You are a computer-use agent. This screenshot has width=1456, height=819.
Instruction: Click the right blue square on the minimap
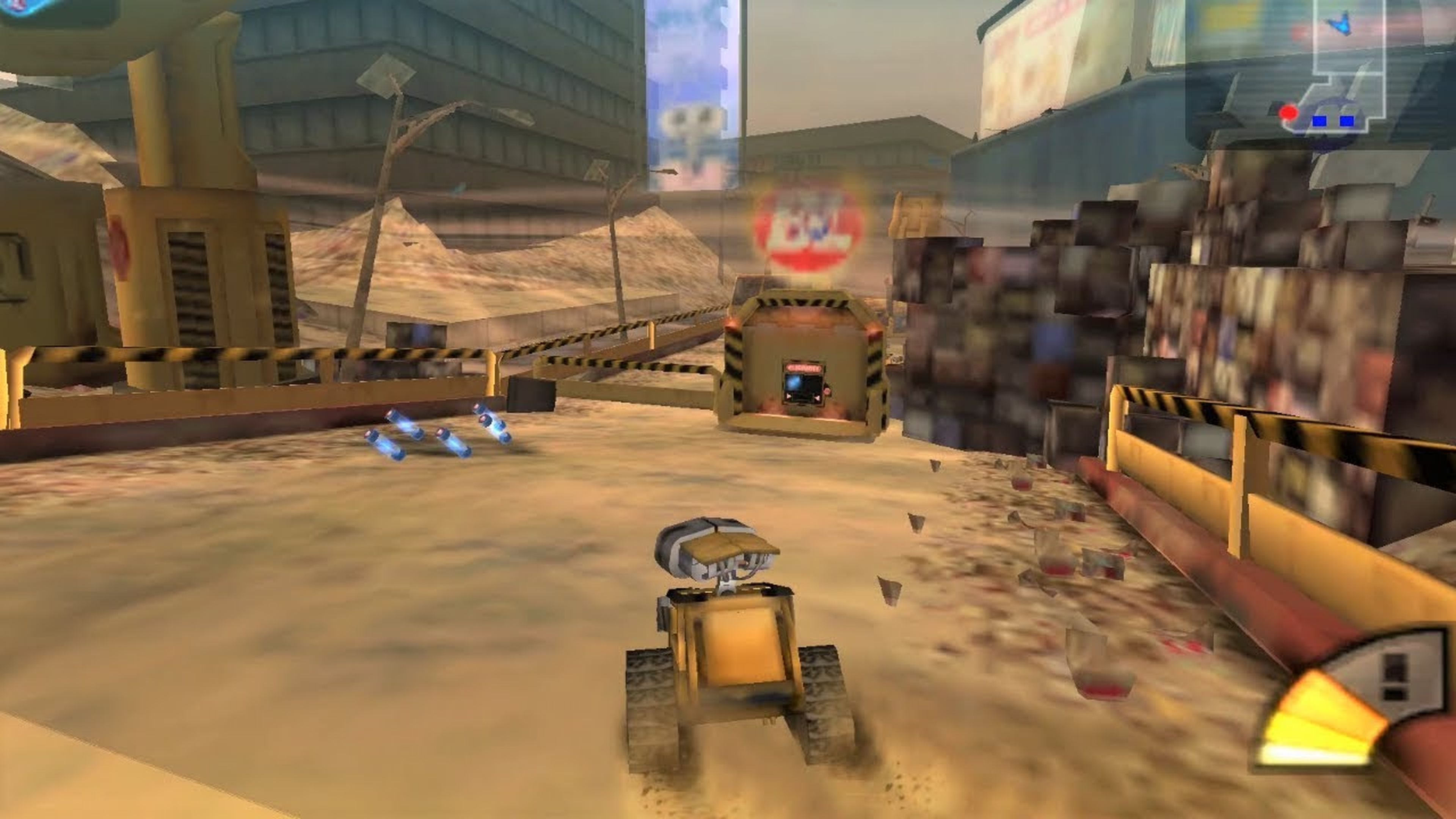point(1348,121)
